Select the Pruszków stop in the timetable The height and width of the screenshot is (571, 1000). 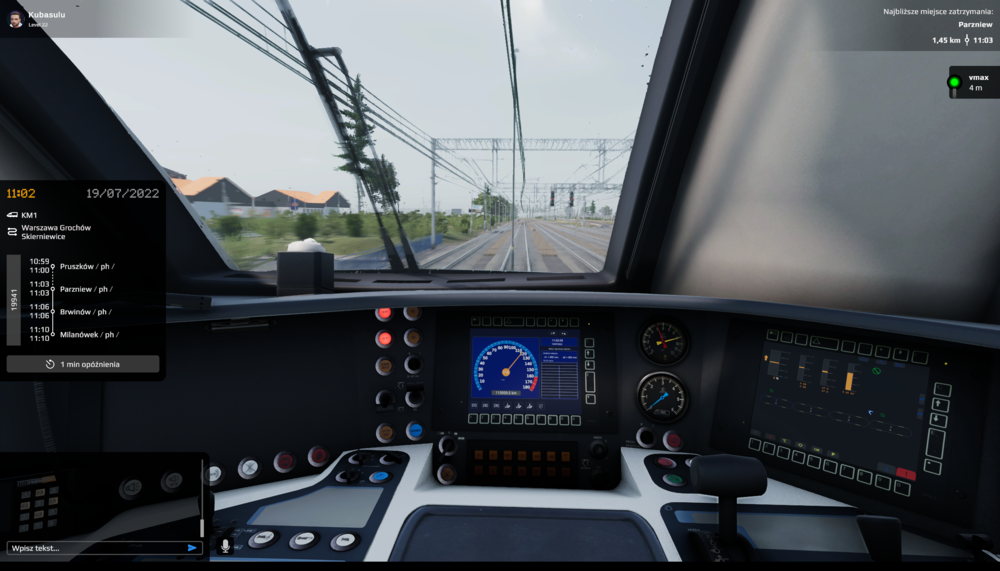point(86,266)
